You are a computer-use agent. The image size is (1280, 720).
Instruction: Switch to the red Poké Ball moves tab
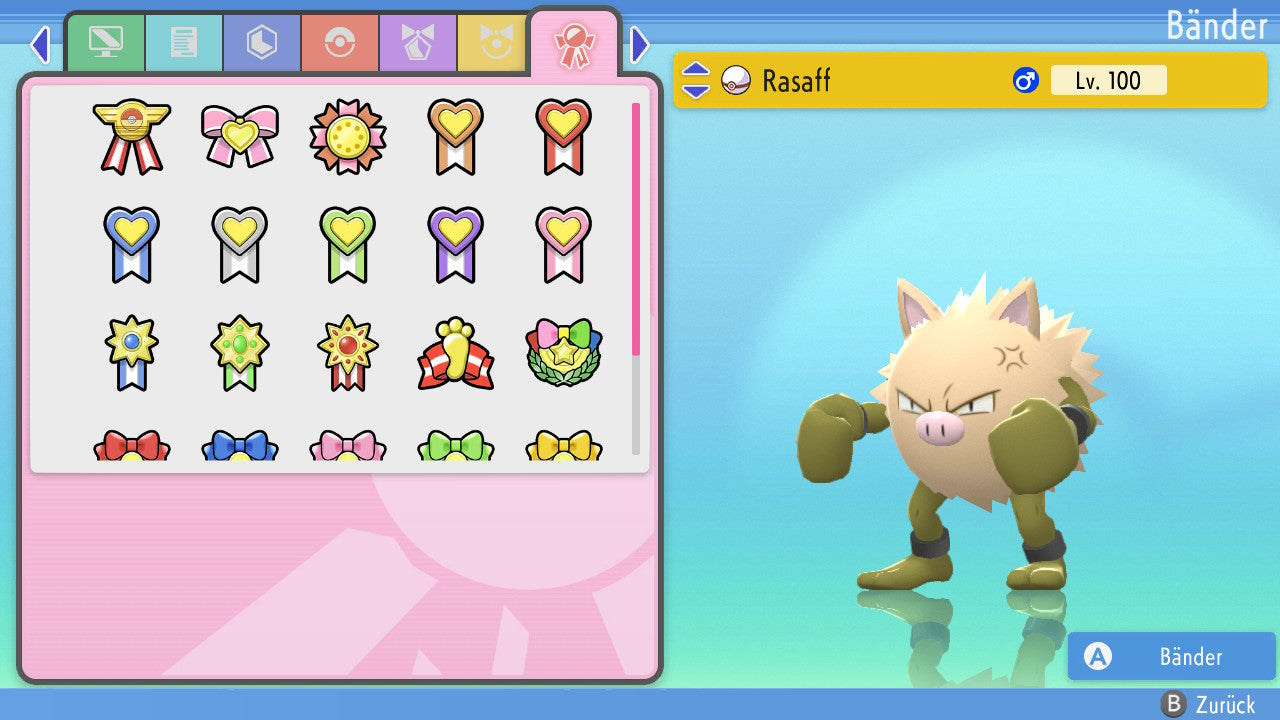pos(340,43)
